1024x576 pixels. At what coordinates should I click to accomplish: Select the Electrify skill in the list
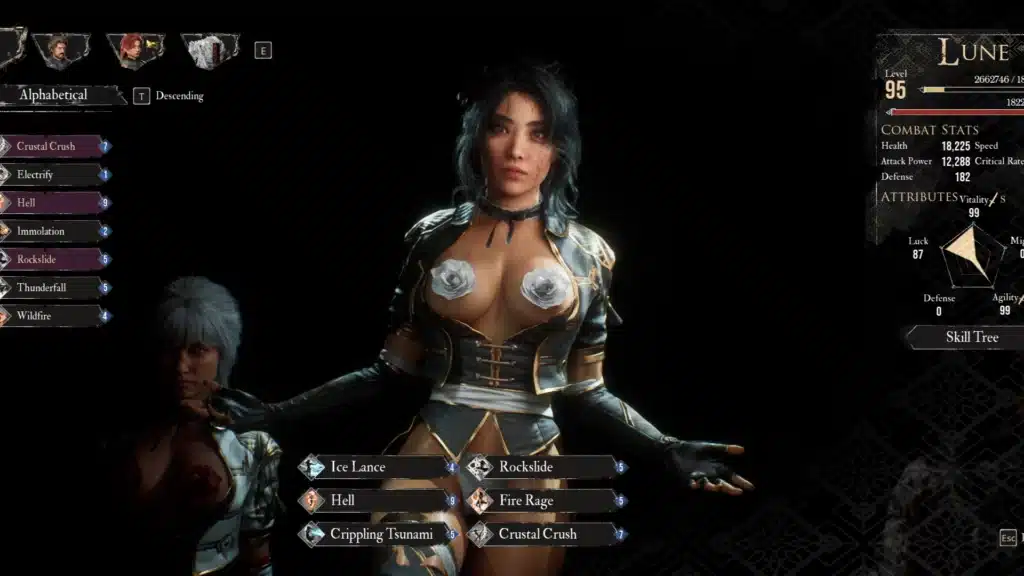coord(50,175)
